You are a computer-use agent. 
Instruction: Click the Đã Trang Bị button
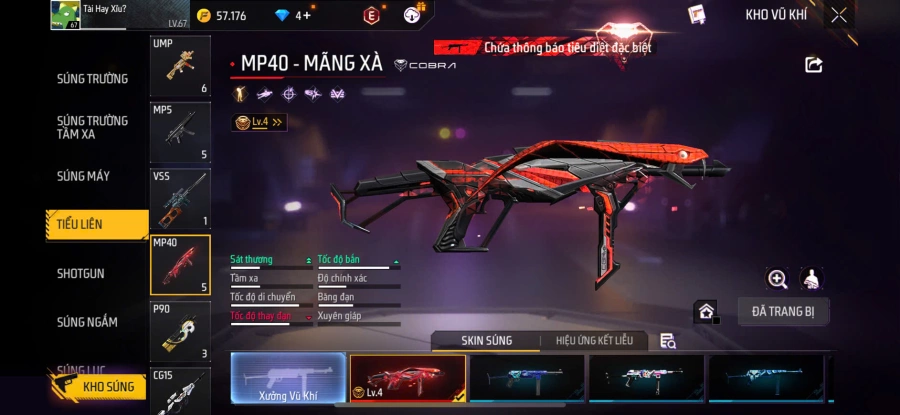coord(783,311)
